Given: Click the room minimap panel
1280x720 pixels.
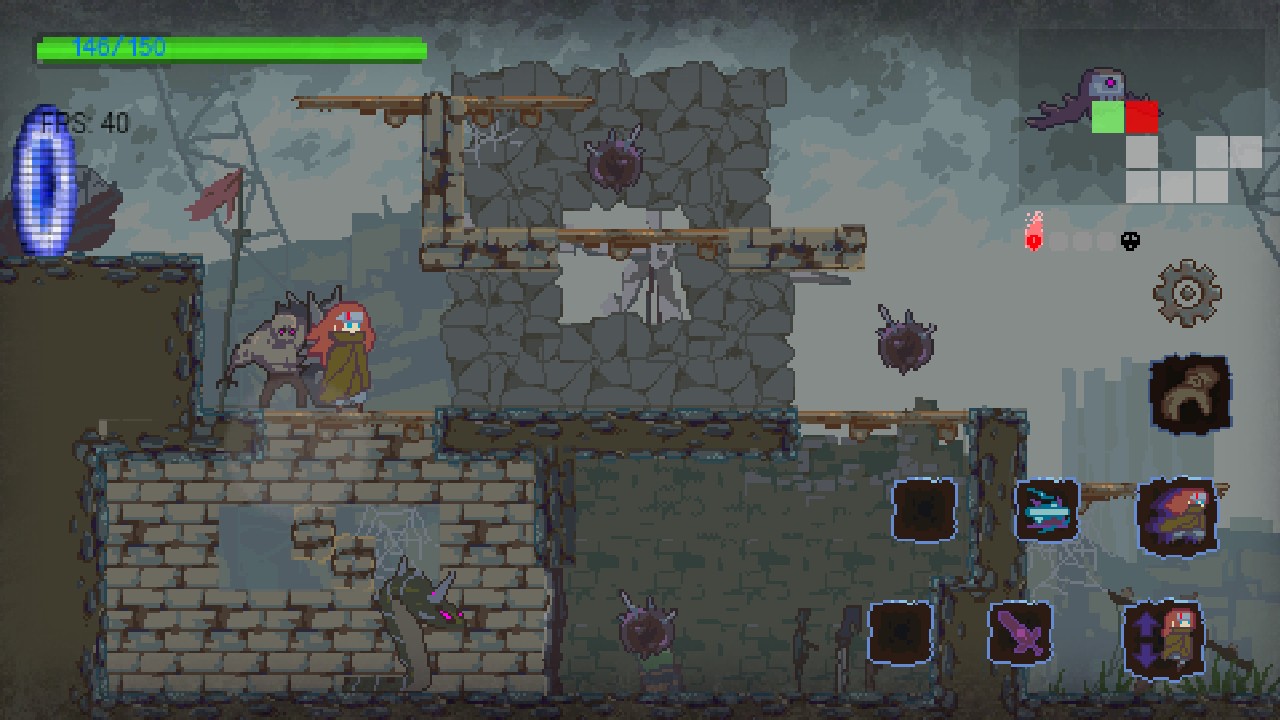Looking at the screenshot, I should coord(1142,117).
